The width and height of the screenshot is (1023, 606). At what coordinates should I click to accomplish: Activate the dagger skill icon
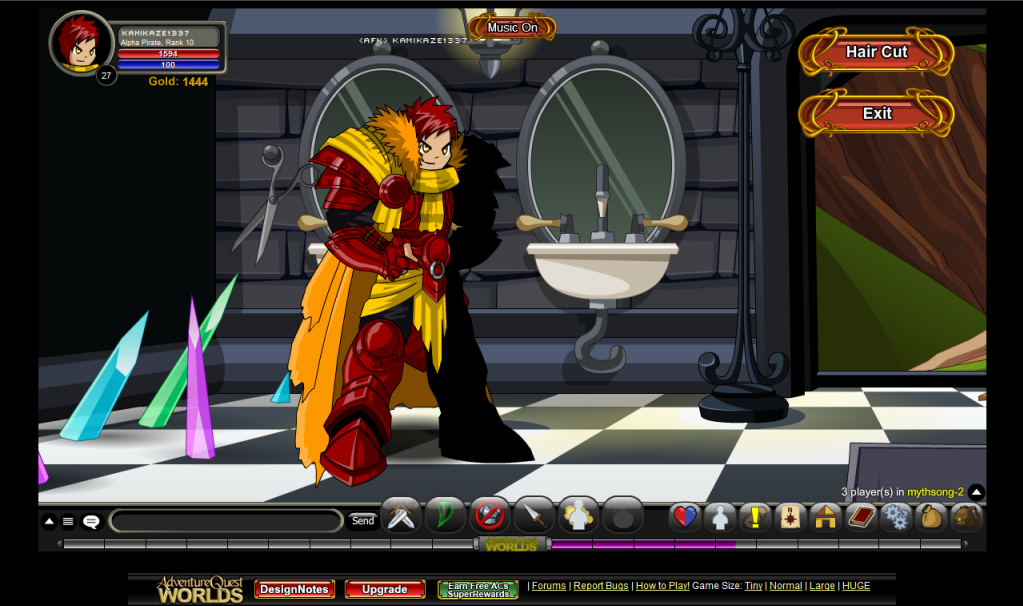coord(533,516)
